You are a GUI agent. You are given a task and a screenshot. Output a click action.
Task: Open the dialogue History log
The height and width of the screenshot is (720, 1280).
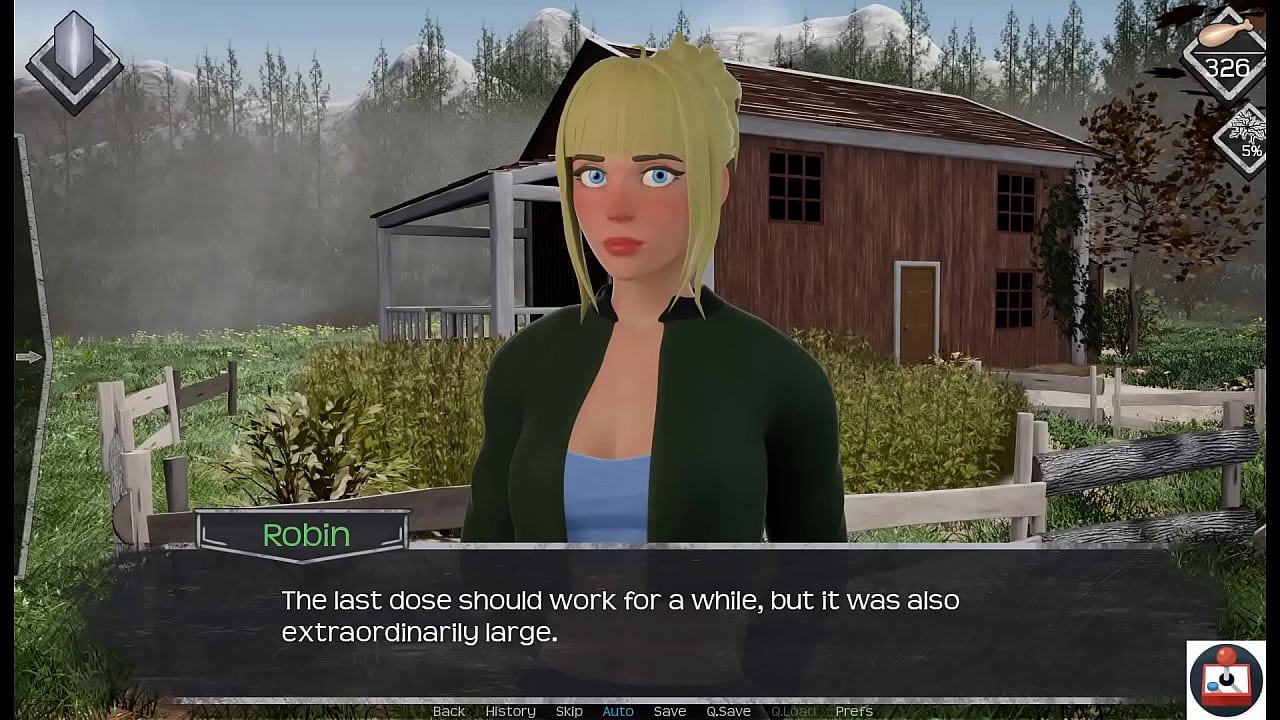click(x=510, y=711)
